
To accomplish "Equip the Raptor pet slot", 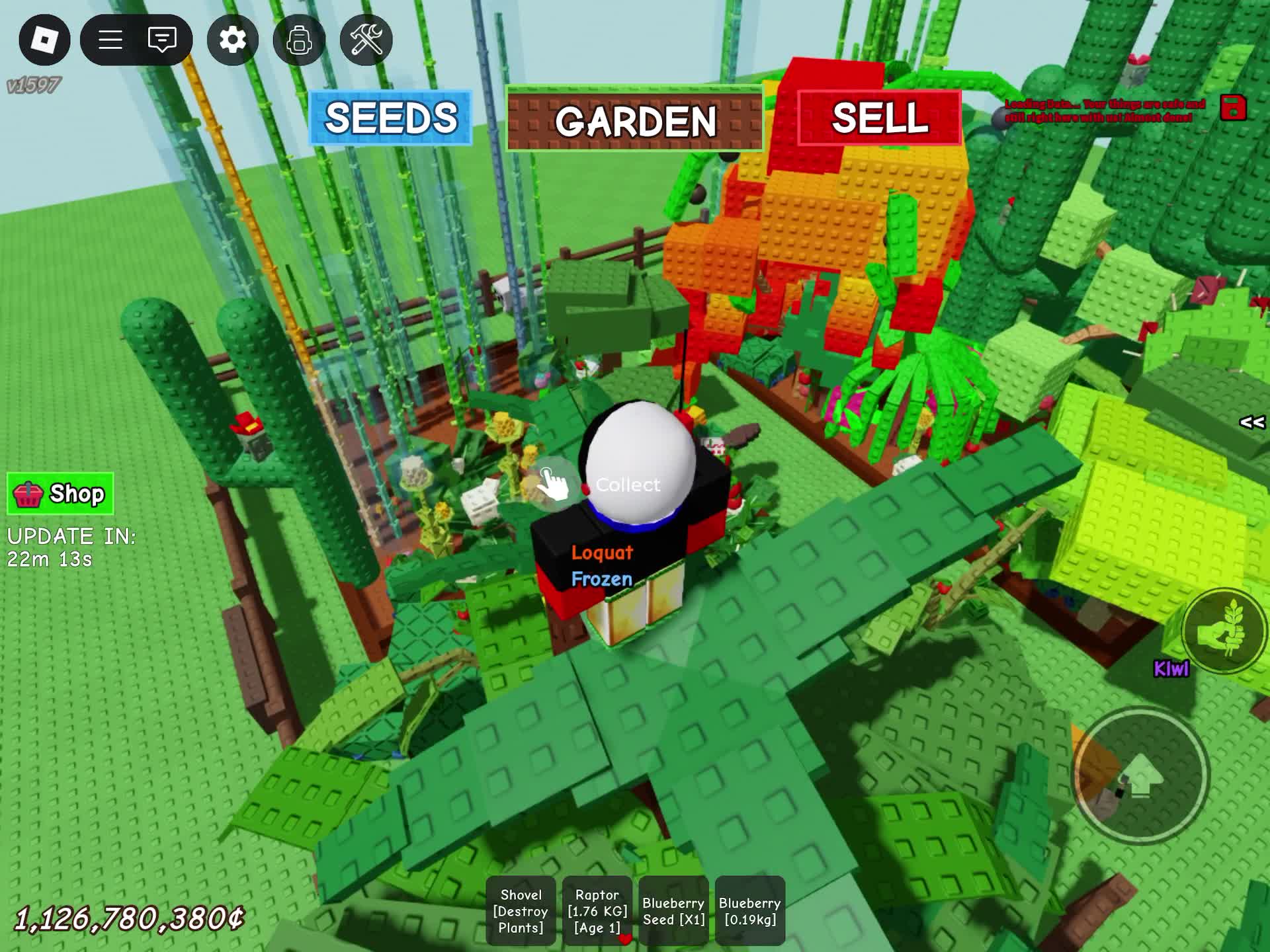I will tap(597, 910).
